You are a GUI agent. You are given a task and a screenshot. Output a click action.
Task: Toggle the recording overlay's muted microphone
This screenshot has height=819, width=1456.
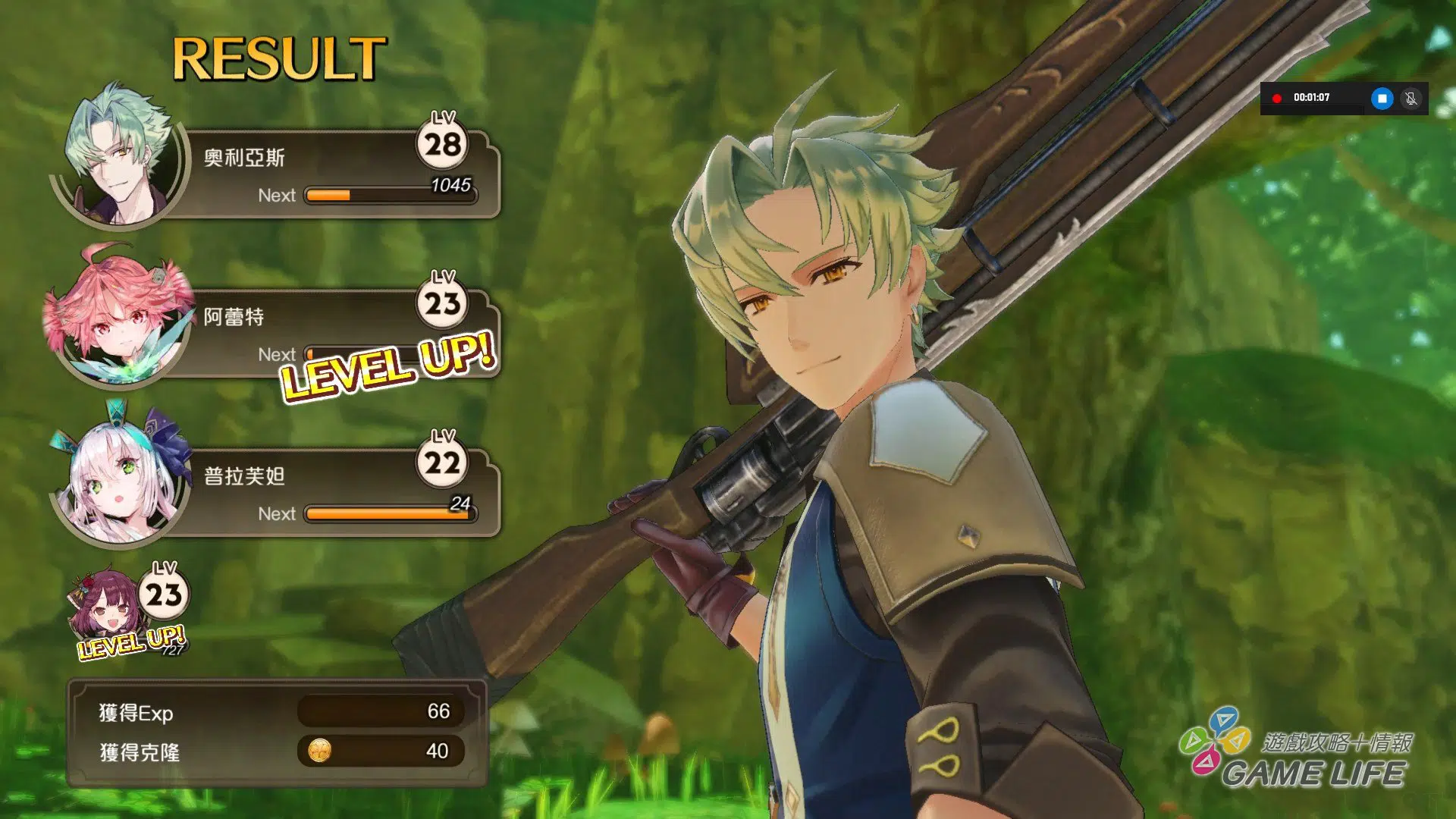click(x=1410, y=99)
